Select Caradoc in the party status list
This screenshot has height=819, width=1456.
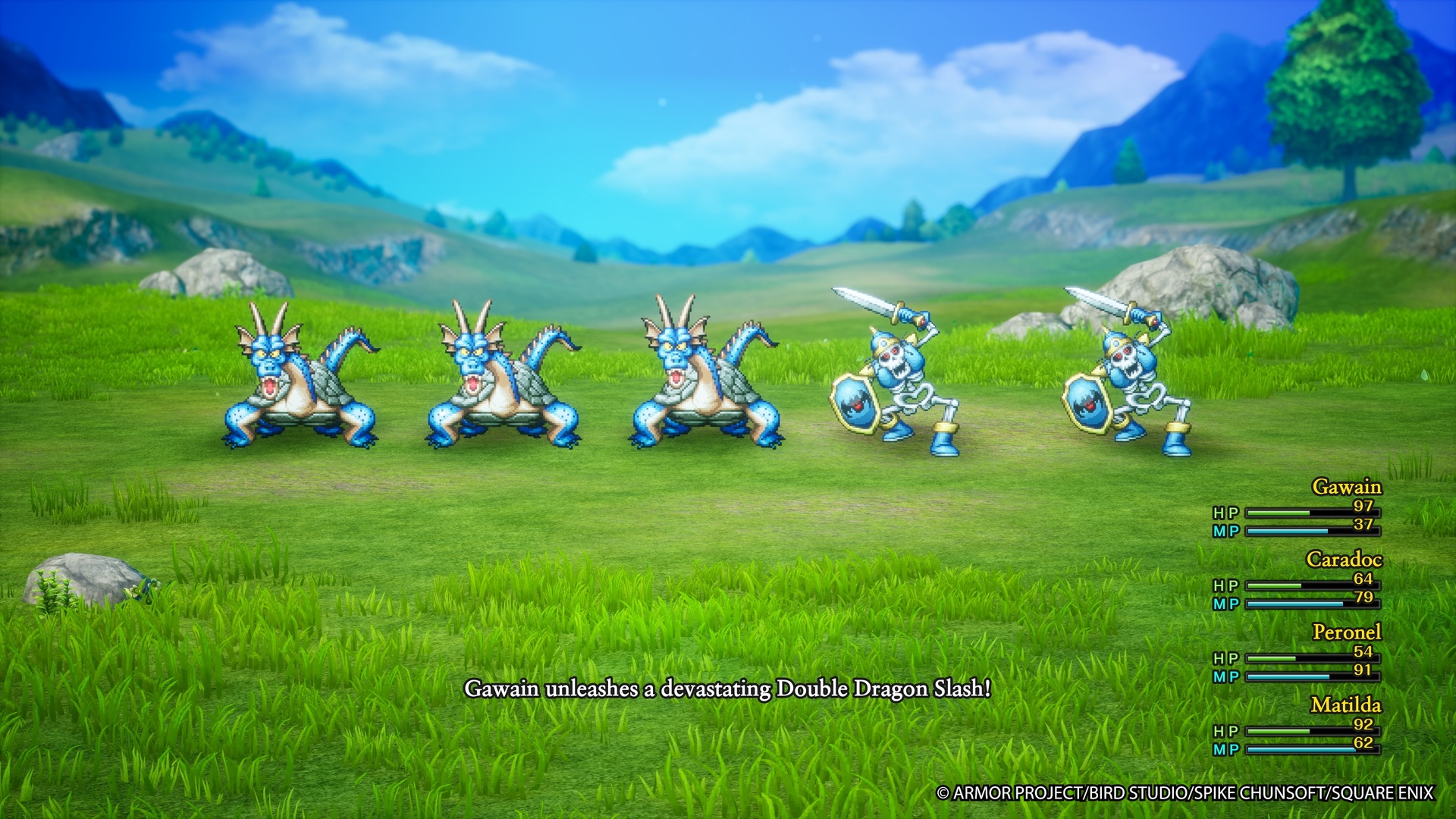1343,560
